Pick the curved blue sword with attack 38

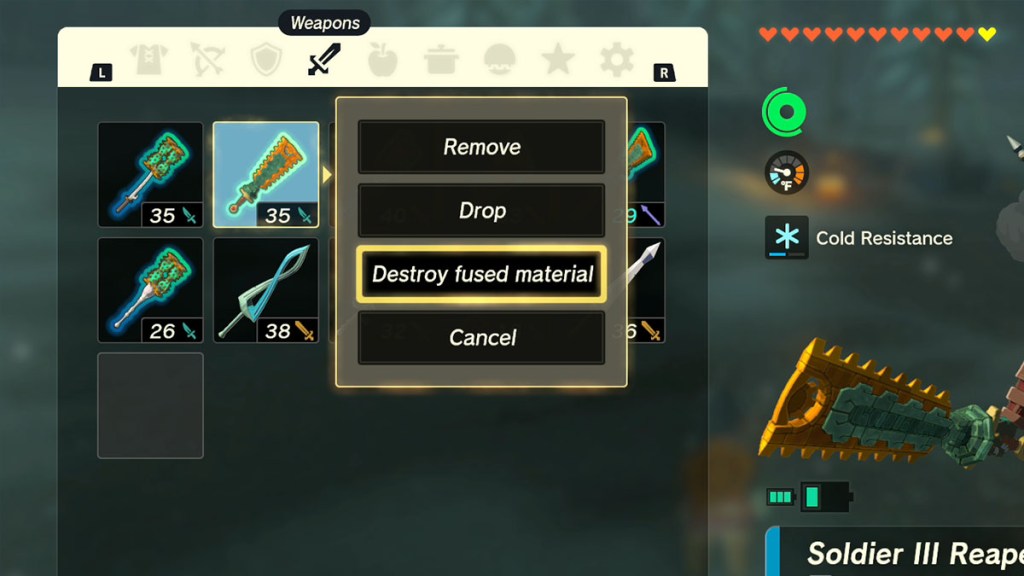click(266, 290)
